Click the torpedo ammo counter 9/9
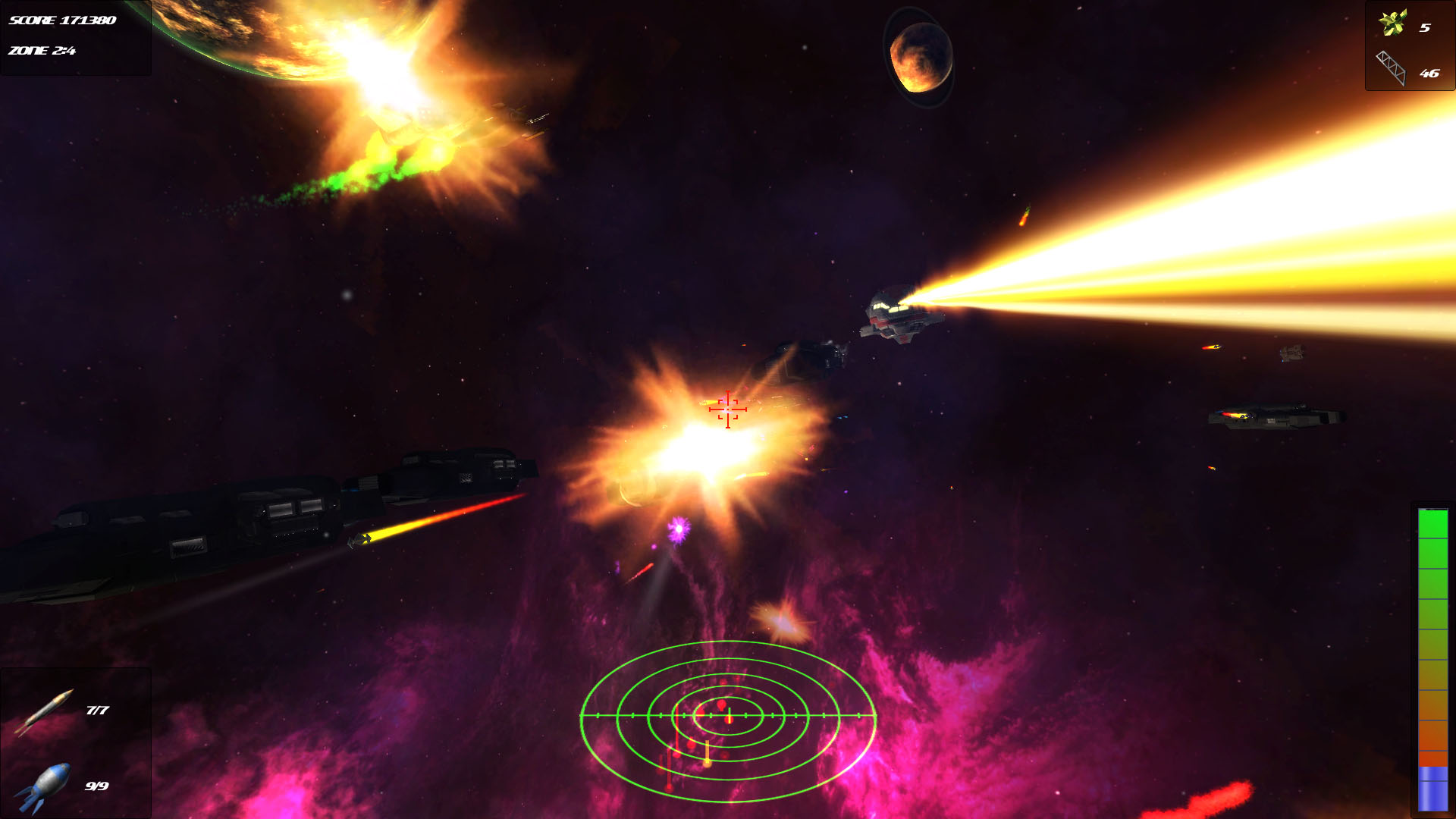 [97, 787]
